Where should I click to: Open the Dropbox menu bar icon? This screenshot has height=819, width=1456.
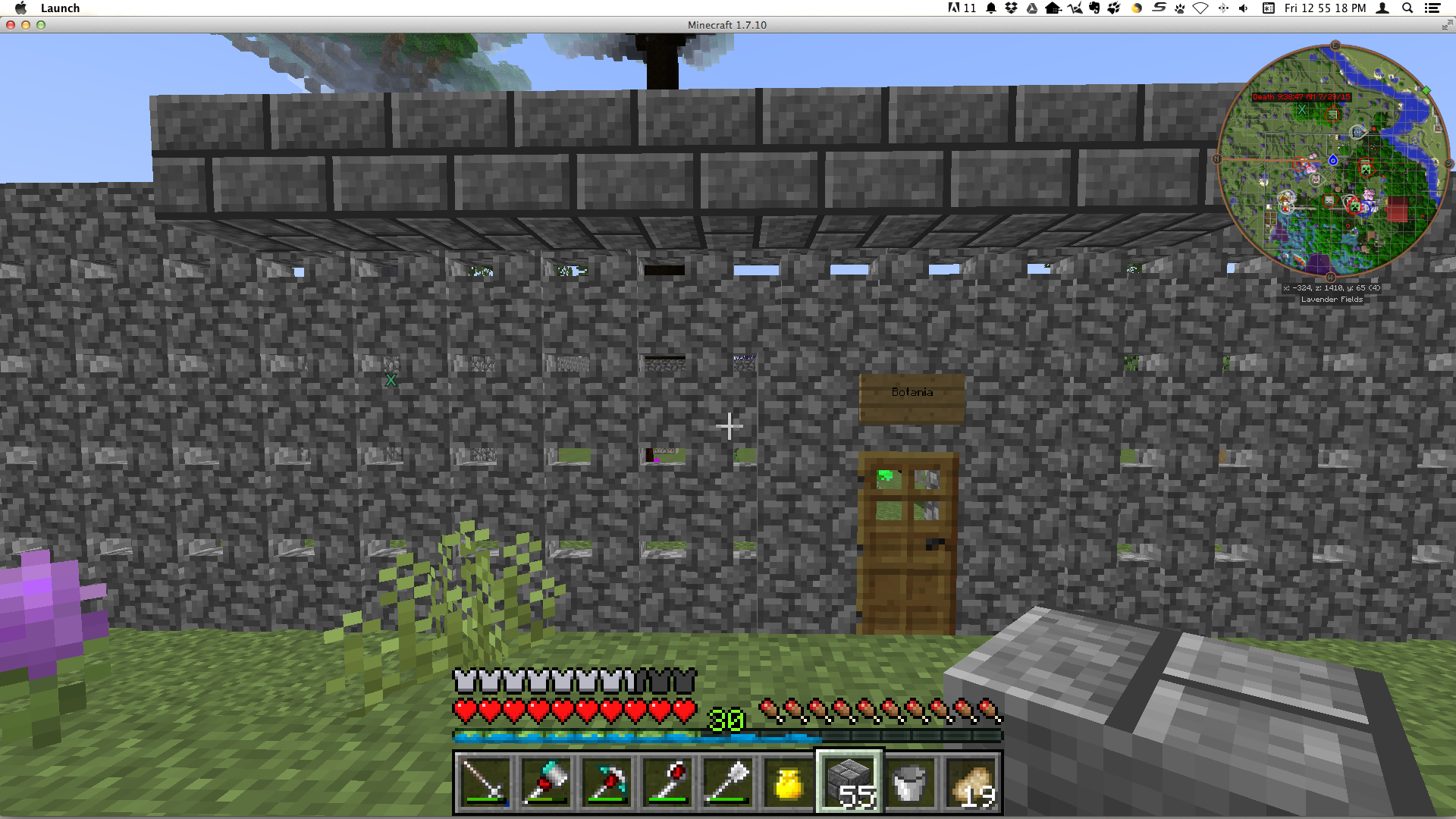(1011, 8)
